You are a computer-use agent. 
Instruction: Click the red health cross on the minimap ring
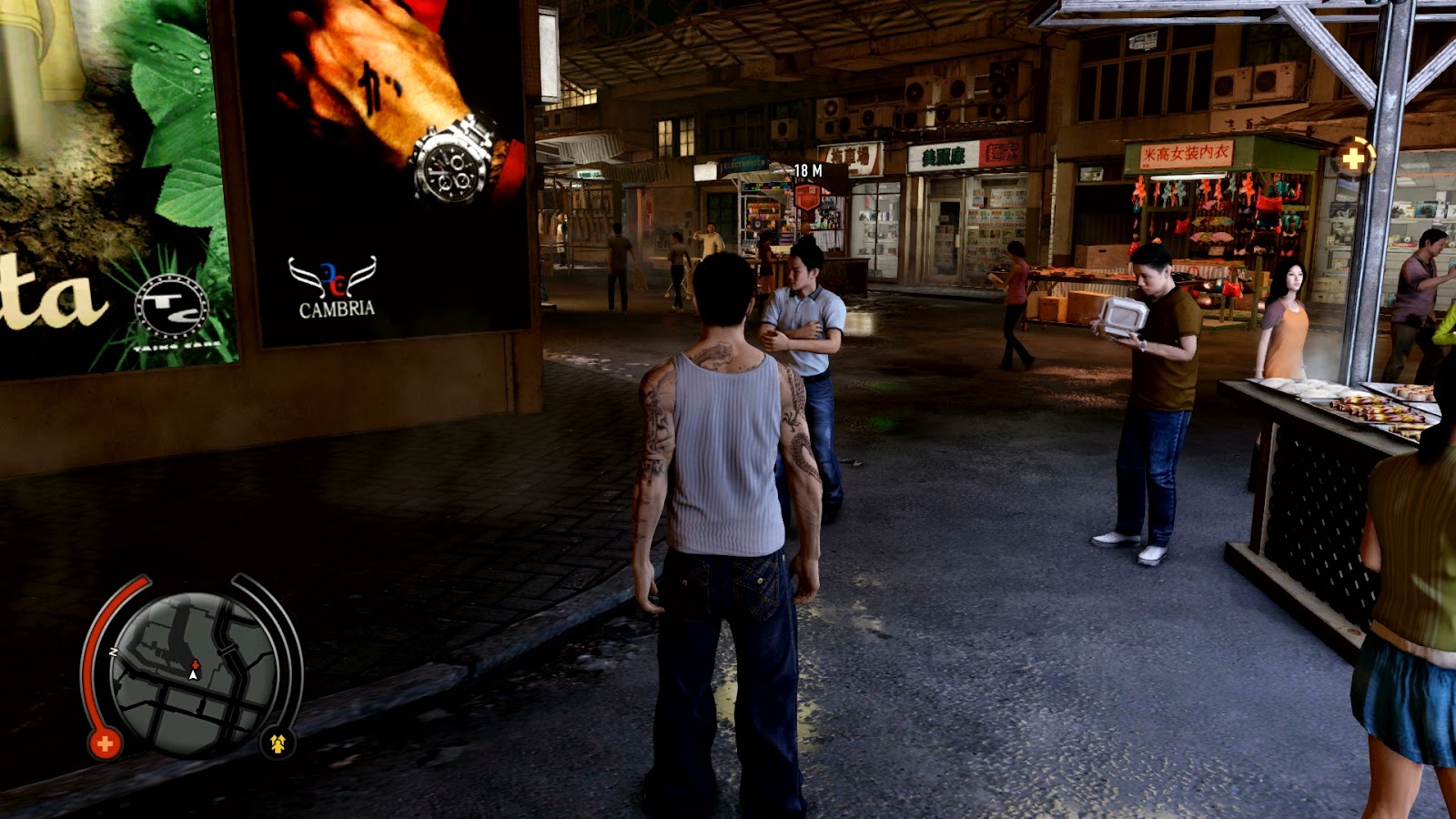(105, 743)
